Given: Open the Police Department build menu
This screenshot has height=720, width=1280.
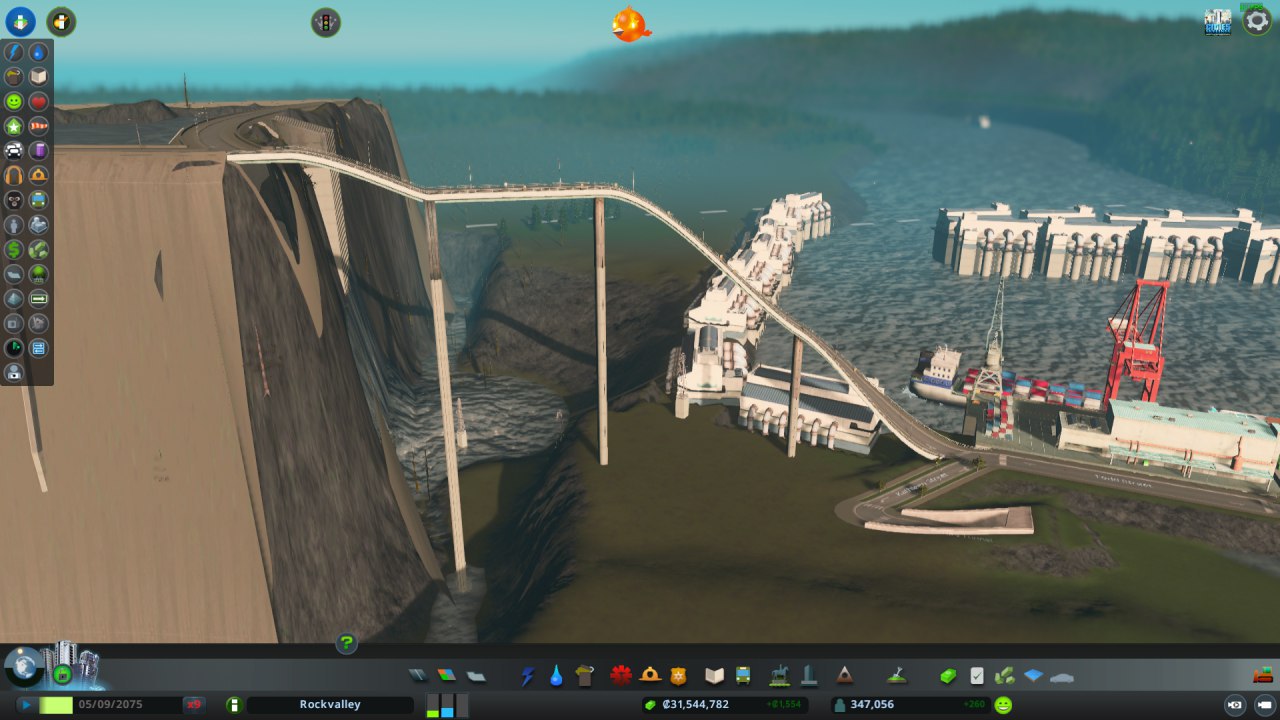Looking at the screenshot, I should 679,676.
